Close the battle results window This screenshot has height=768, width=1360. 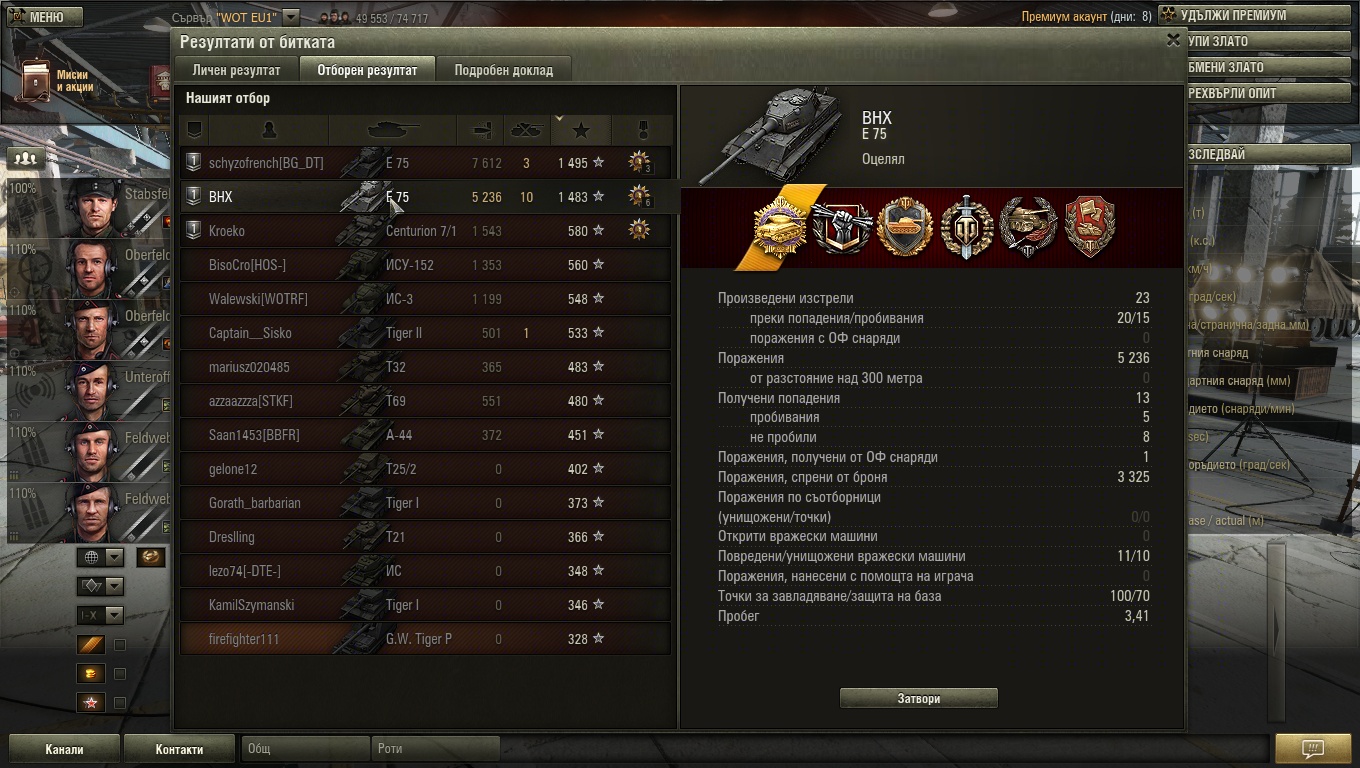point(1173,40)
